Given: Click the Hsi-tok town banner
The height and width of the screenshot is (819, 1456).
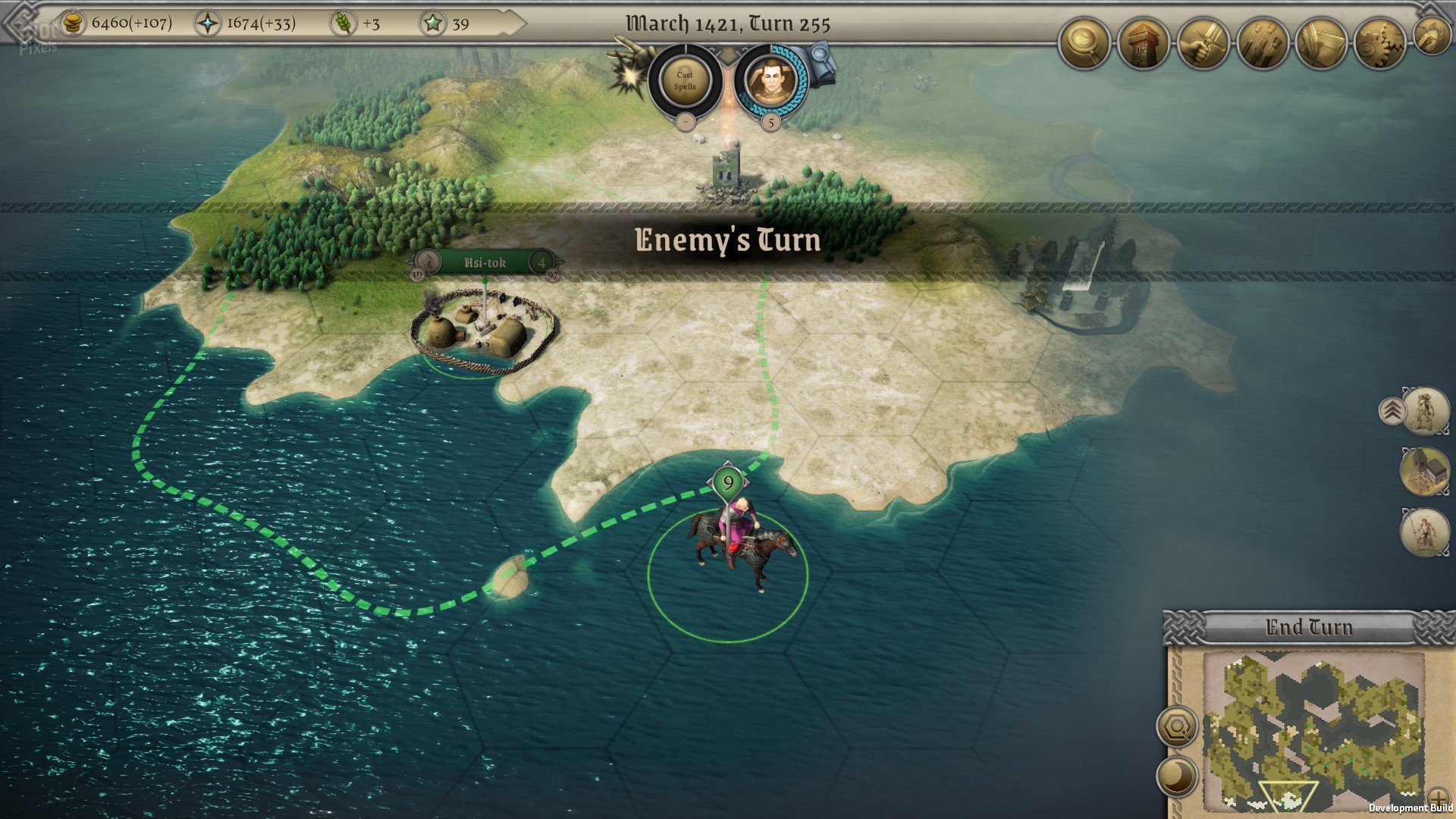Looking at the screenshot, I should pos(485,263).
